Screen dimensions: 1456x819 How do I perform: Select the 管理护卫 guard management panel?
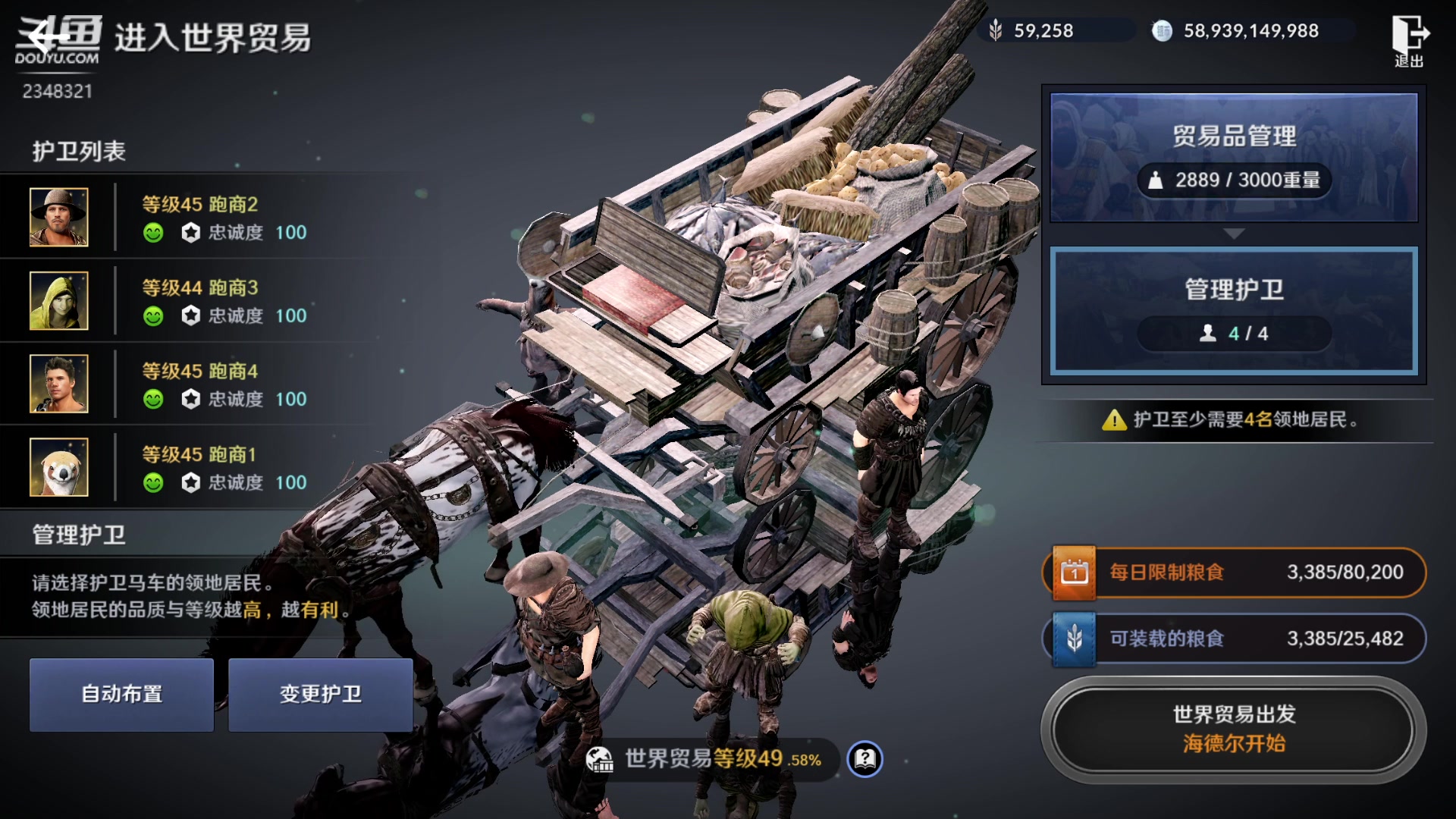tap(1233, 310)
